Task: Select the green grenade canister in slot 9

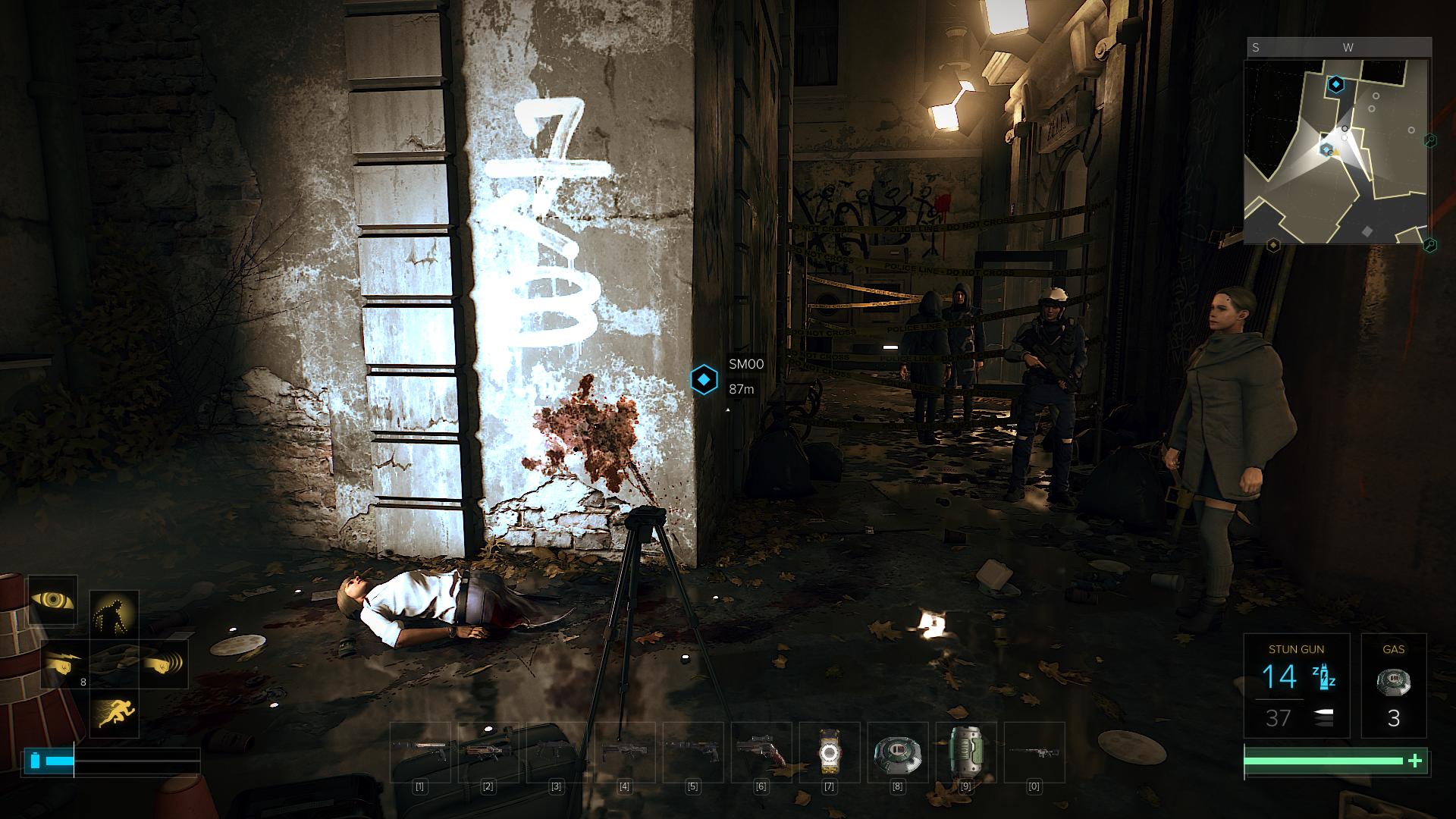Action: (965, 752)
